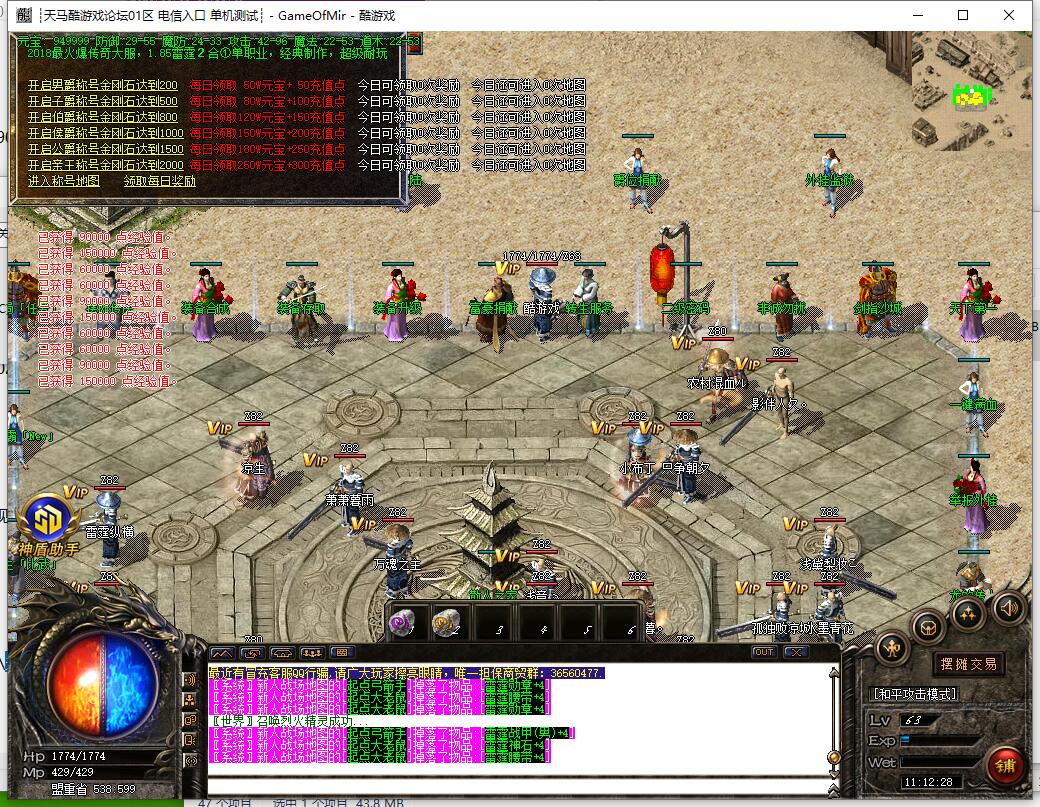Open the 男爵 title link (金刚石达到200)
The width and height of the screenshot is (1040, 807).
click(103, 86)
